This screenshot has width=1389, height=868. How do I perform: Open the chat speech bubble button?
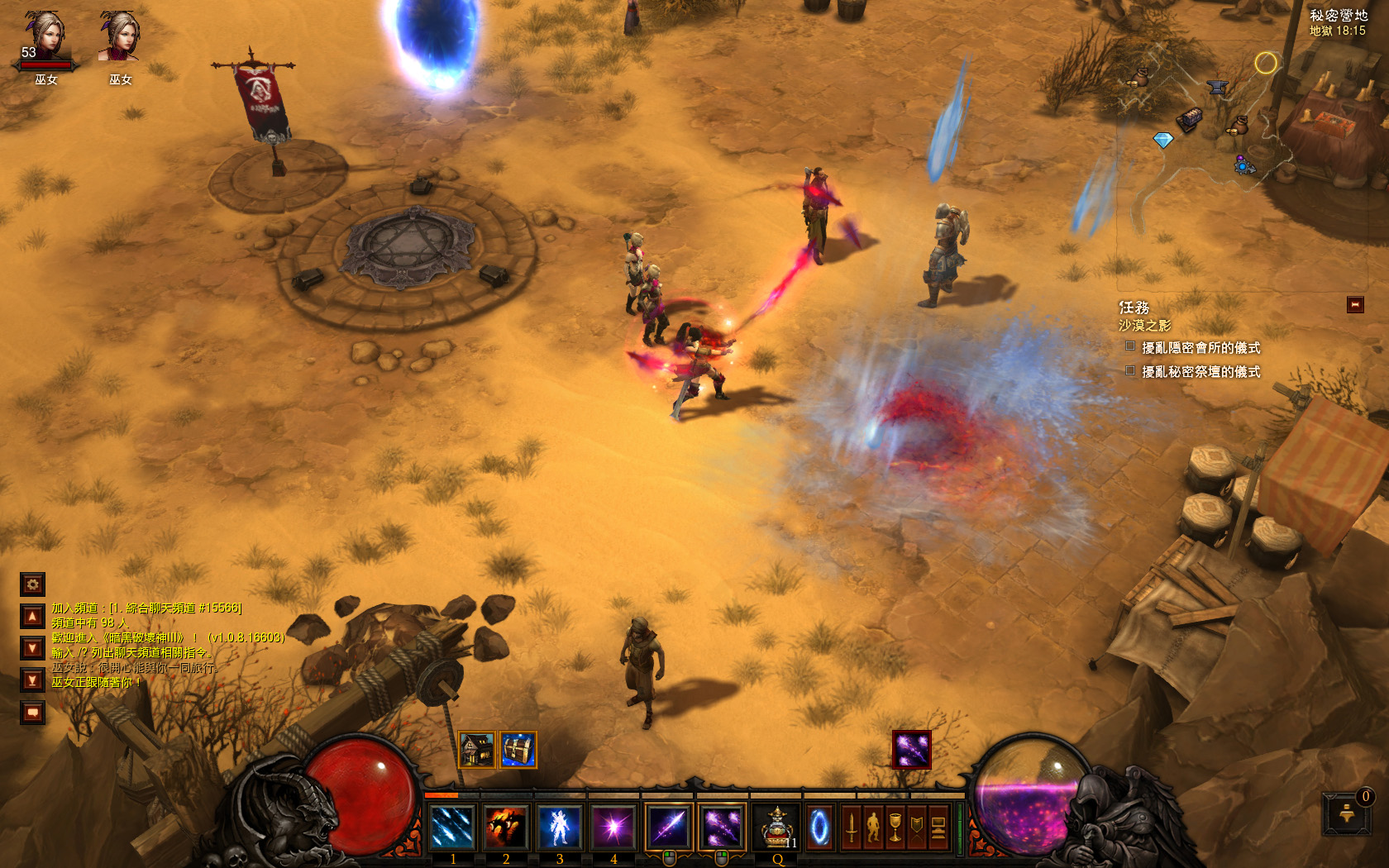point(32,712)
